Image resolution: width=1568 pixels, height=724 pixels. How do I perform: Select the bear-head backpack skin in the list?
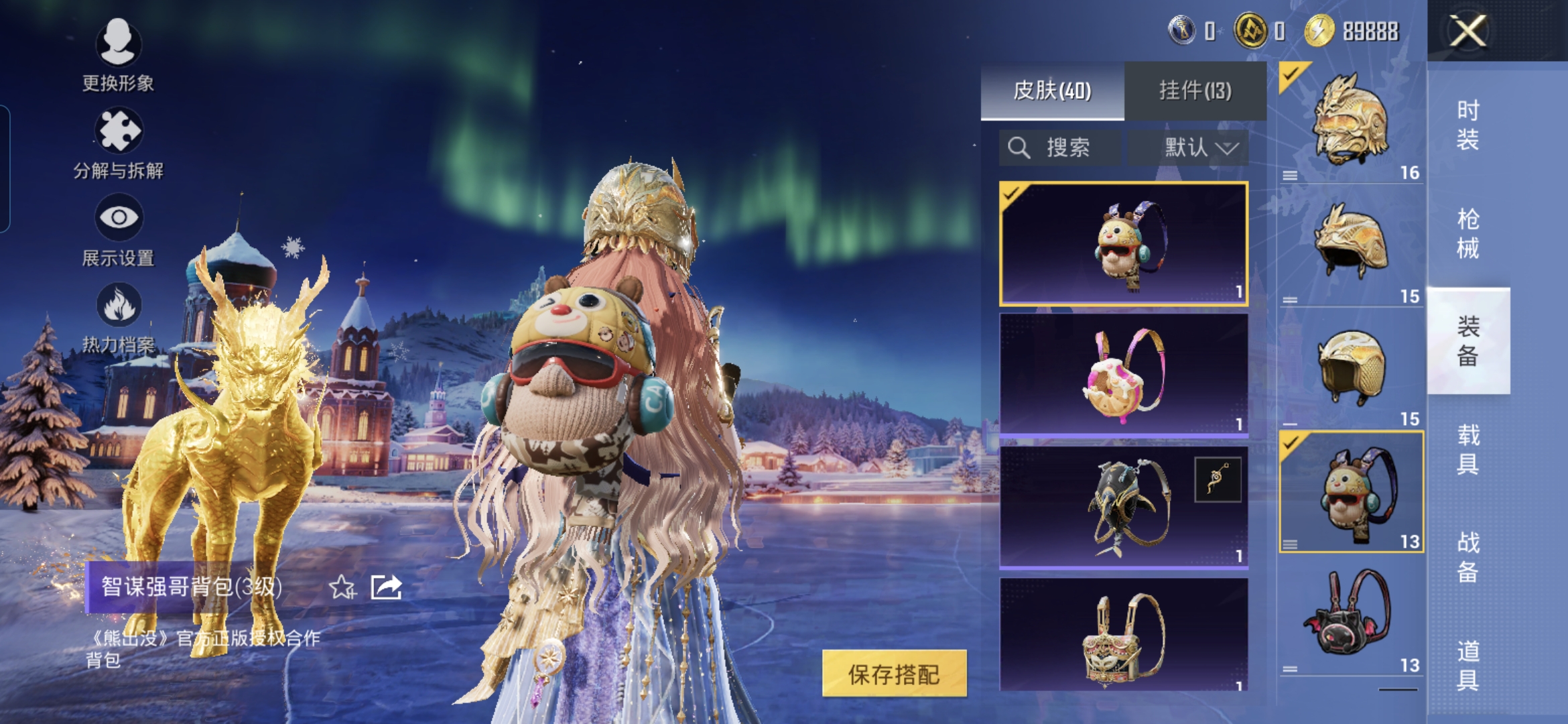(1123, 243)
